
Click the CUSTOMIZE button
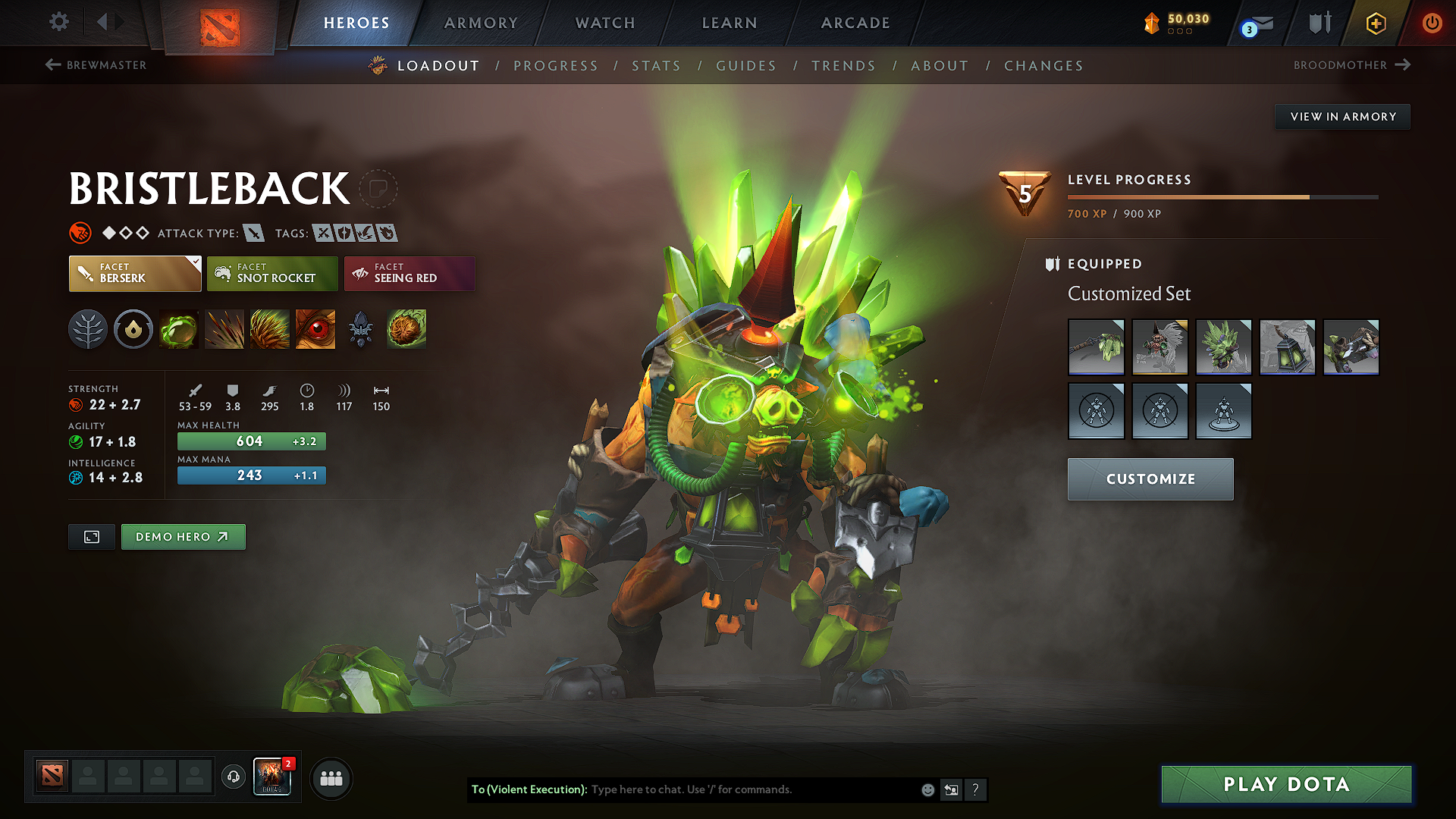click(x=1150, y=479)
